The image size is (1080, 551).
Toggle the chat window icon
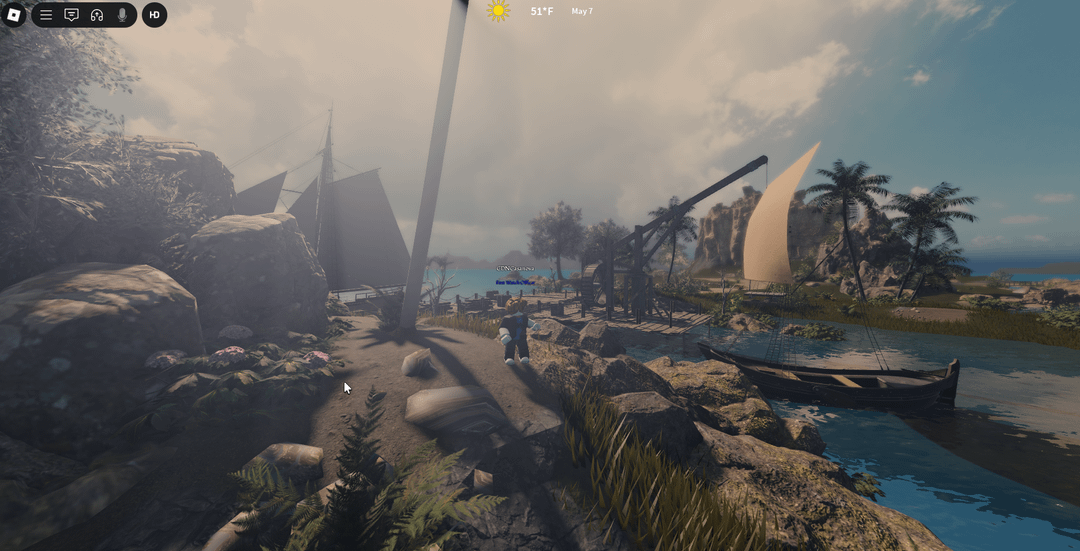click(71, 15)
